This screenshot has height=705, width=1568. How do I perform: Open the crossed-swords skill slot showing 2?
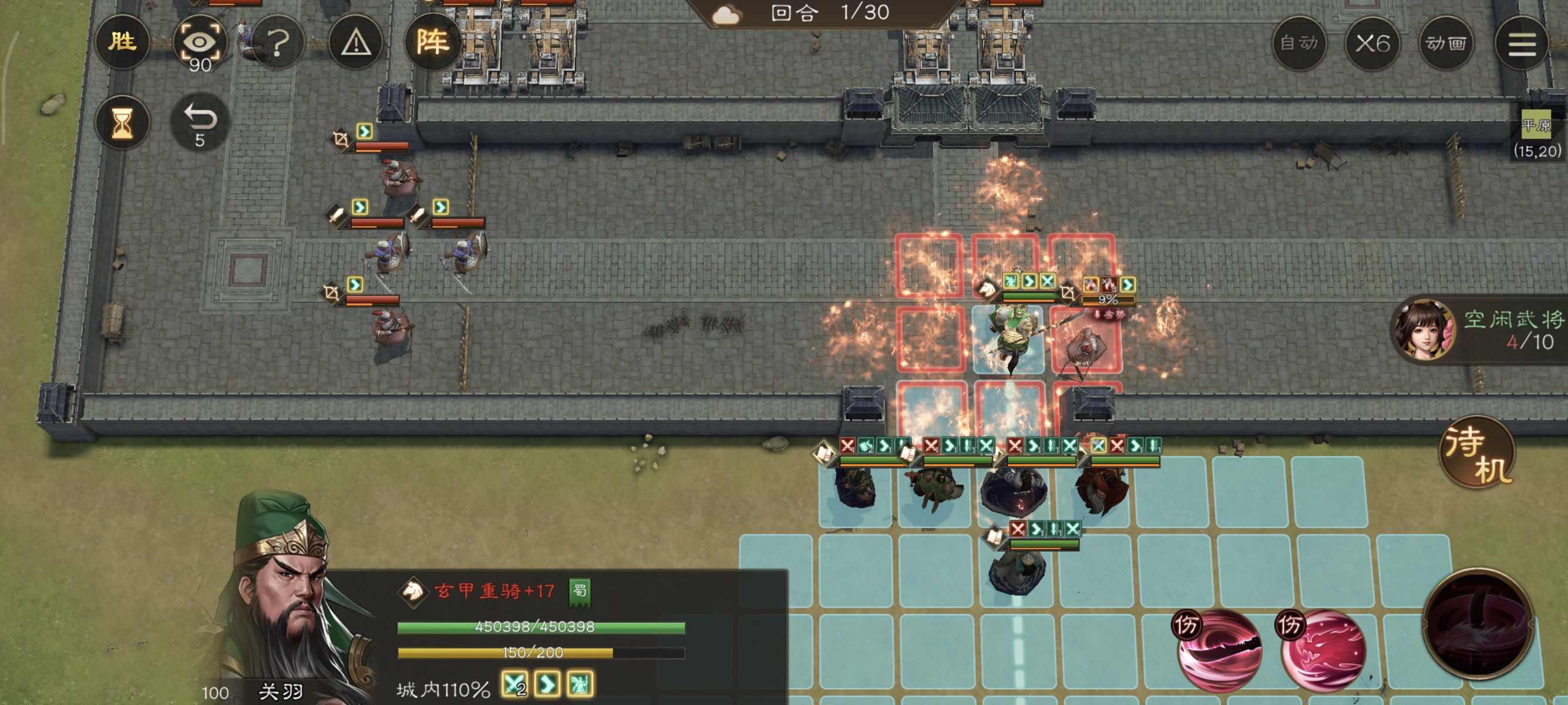click(x=514, y=683)
